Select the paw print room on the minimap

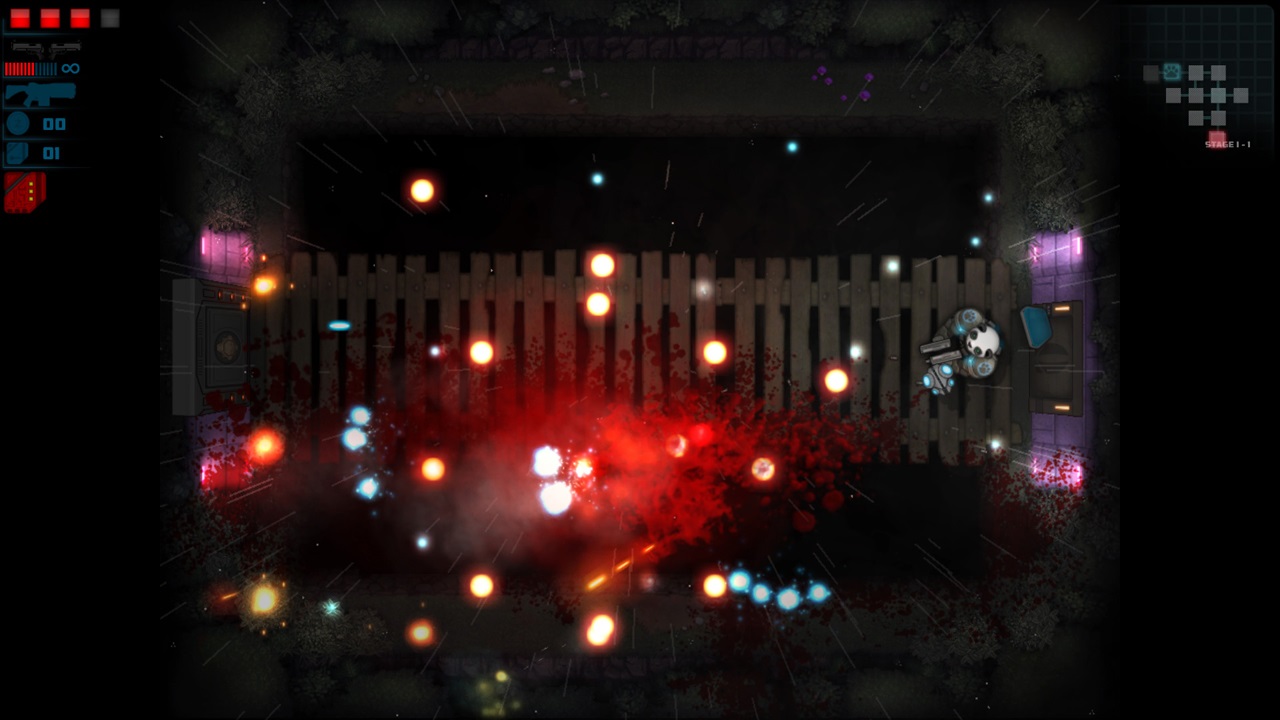[x=1172, y=72]
